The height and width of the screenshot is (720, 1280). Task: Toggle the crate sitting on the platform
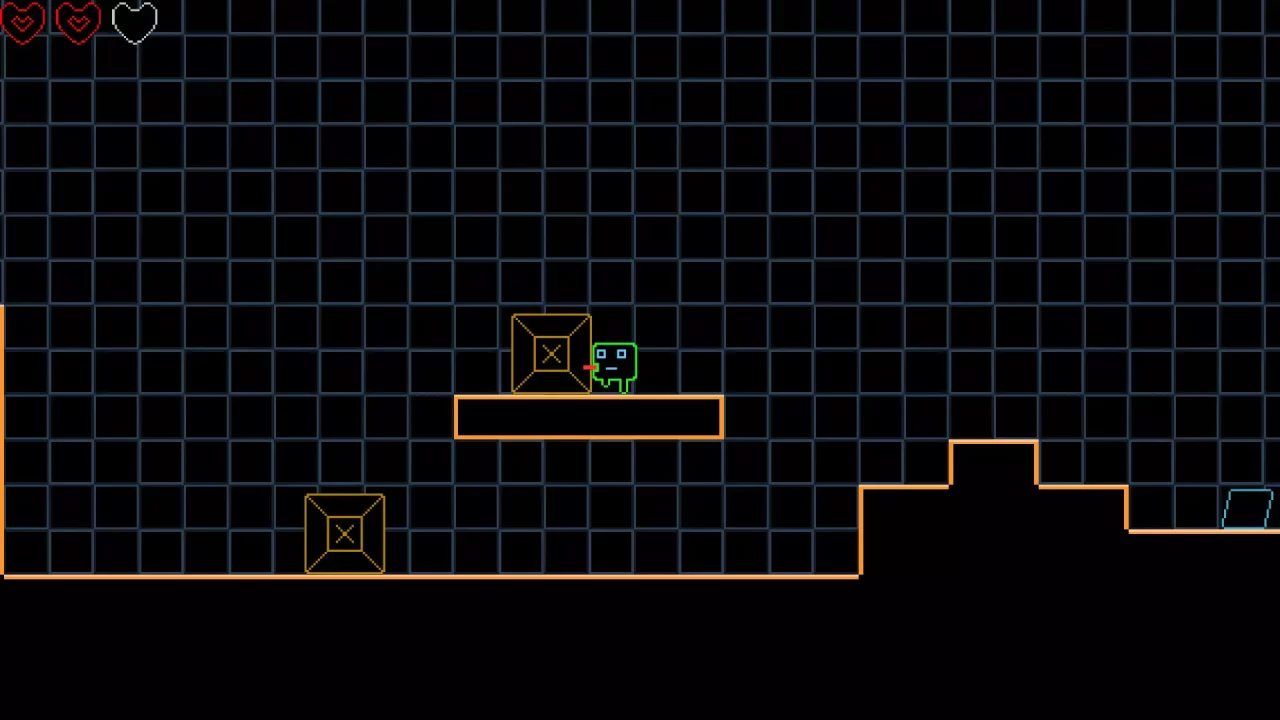coord(551,353)
